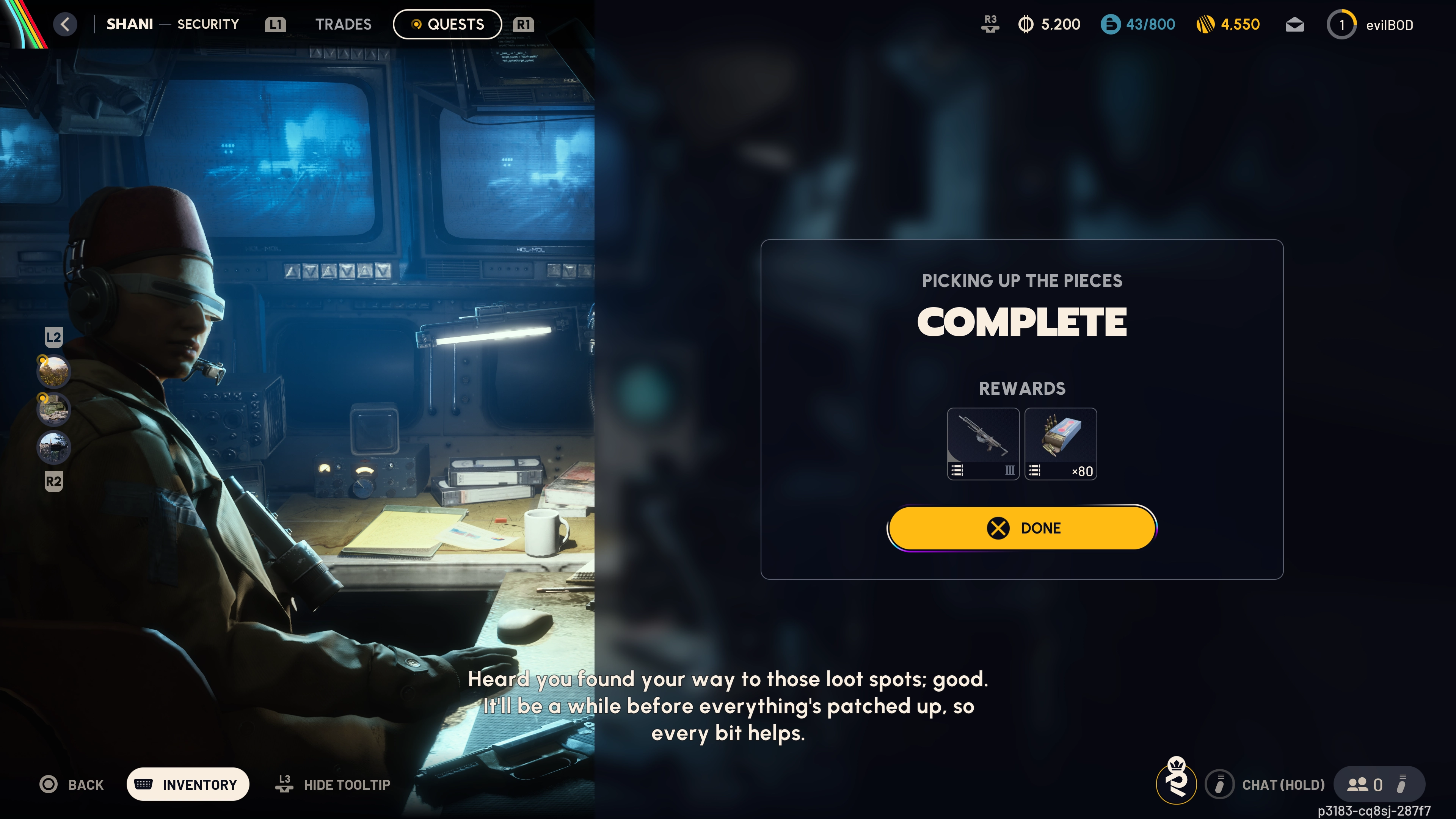
Task: Click the weapon reward icon under REWARDS
Action: coord(983,444)
